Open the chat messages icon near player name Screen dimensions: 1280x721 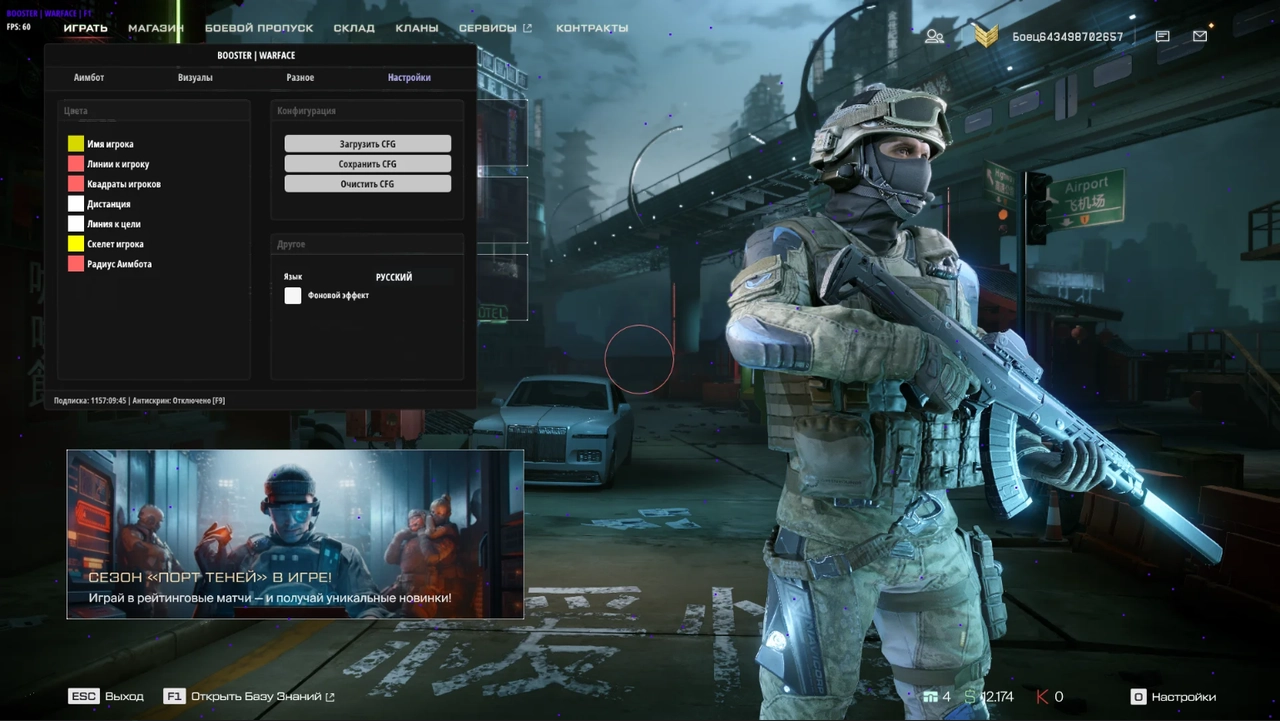click(1161, 35)
